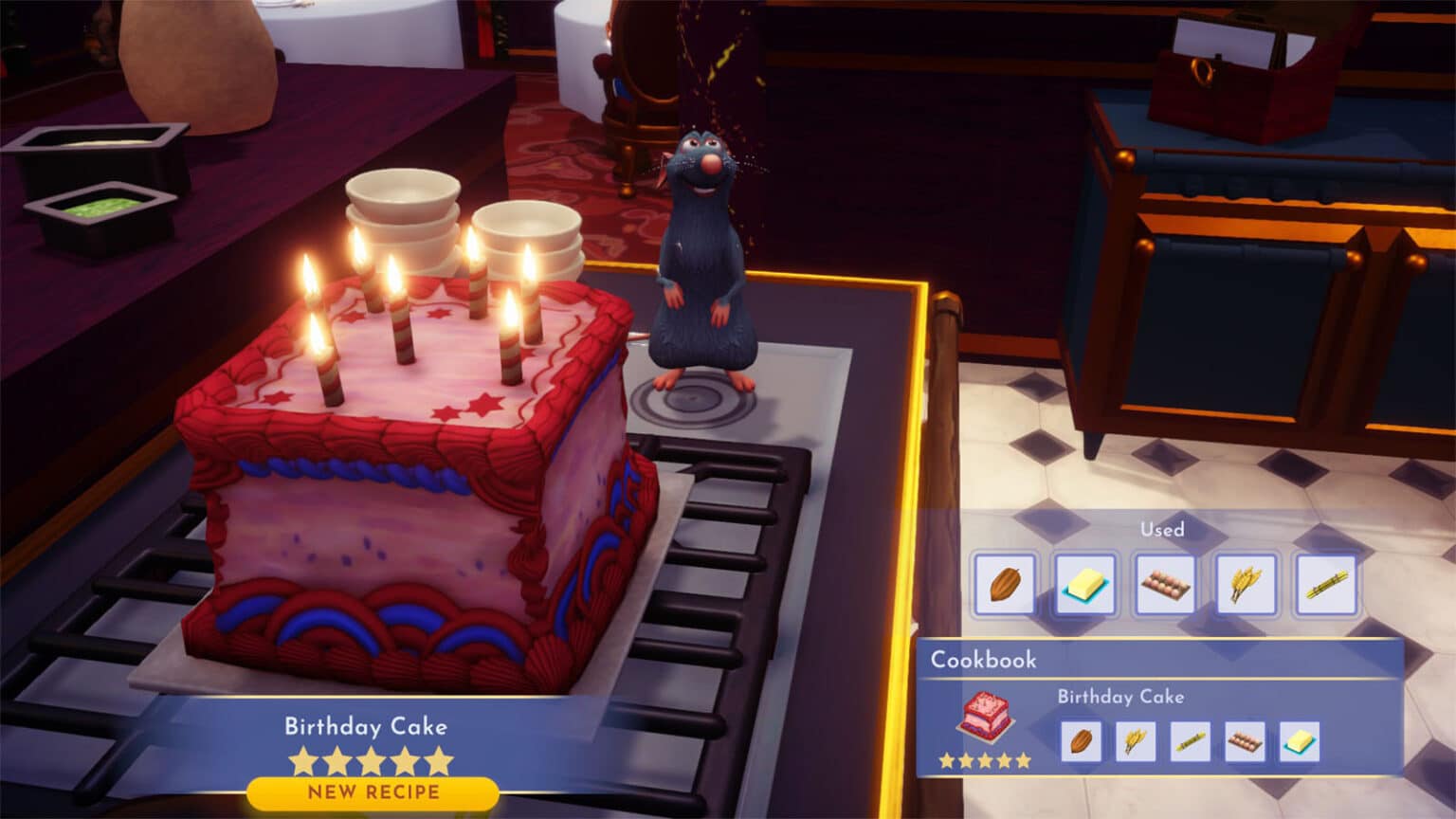Click the Birthday Cake recipe name text
The image size is (1456, 819).
pyautogui.click(x=366, y=727)
